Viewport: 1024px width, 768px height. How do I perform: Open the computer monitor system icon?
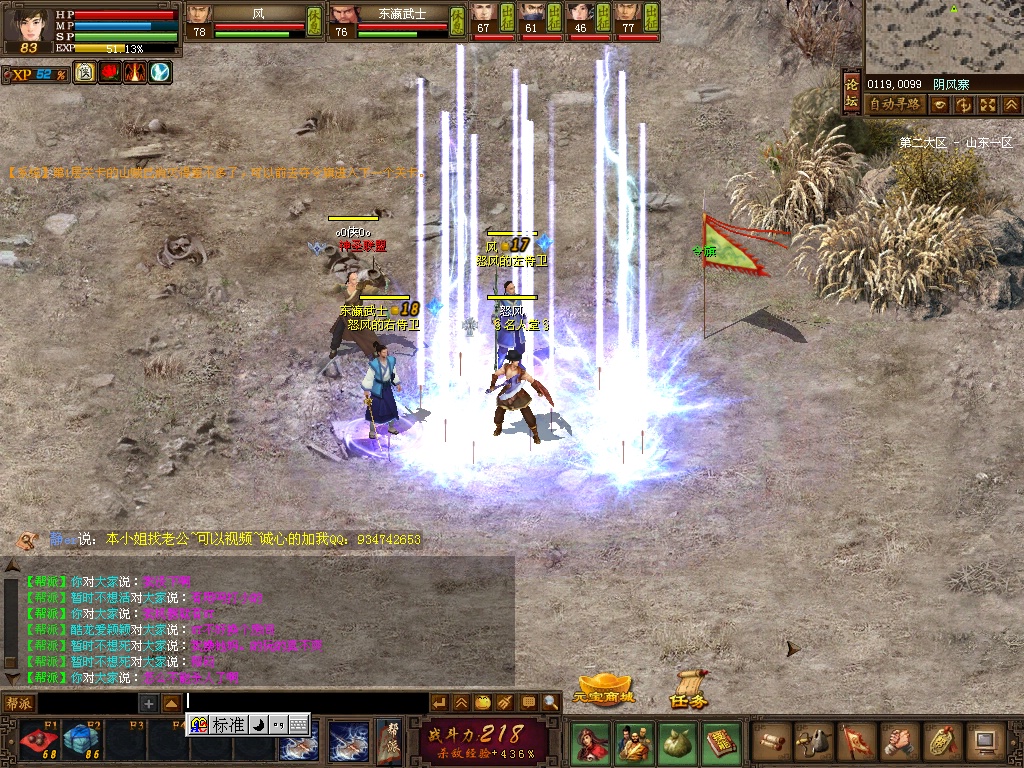(x=986, y=742)
